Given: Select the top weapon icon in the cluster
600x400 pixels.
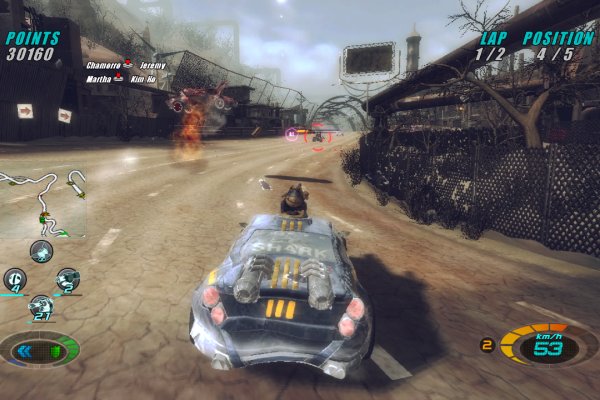Looking at the screenshot, I should (41, 251).
